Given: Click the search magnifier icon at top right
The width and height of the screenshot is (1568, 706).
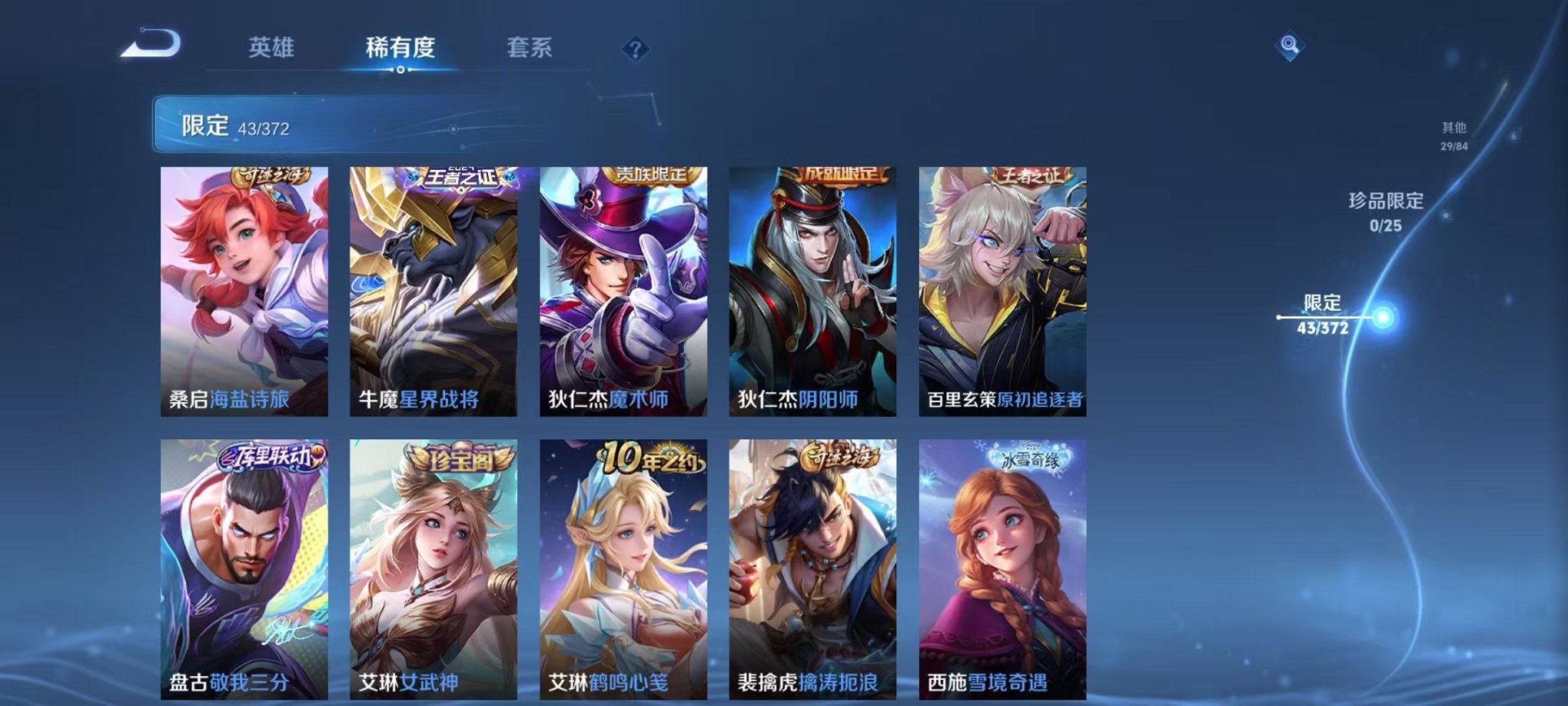Looking at the screenshot, I should click(1290, 45).
